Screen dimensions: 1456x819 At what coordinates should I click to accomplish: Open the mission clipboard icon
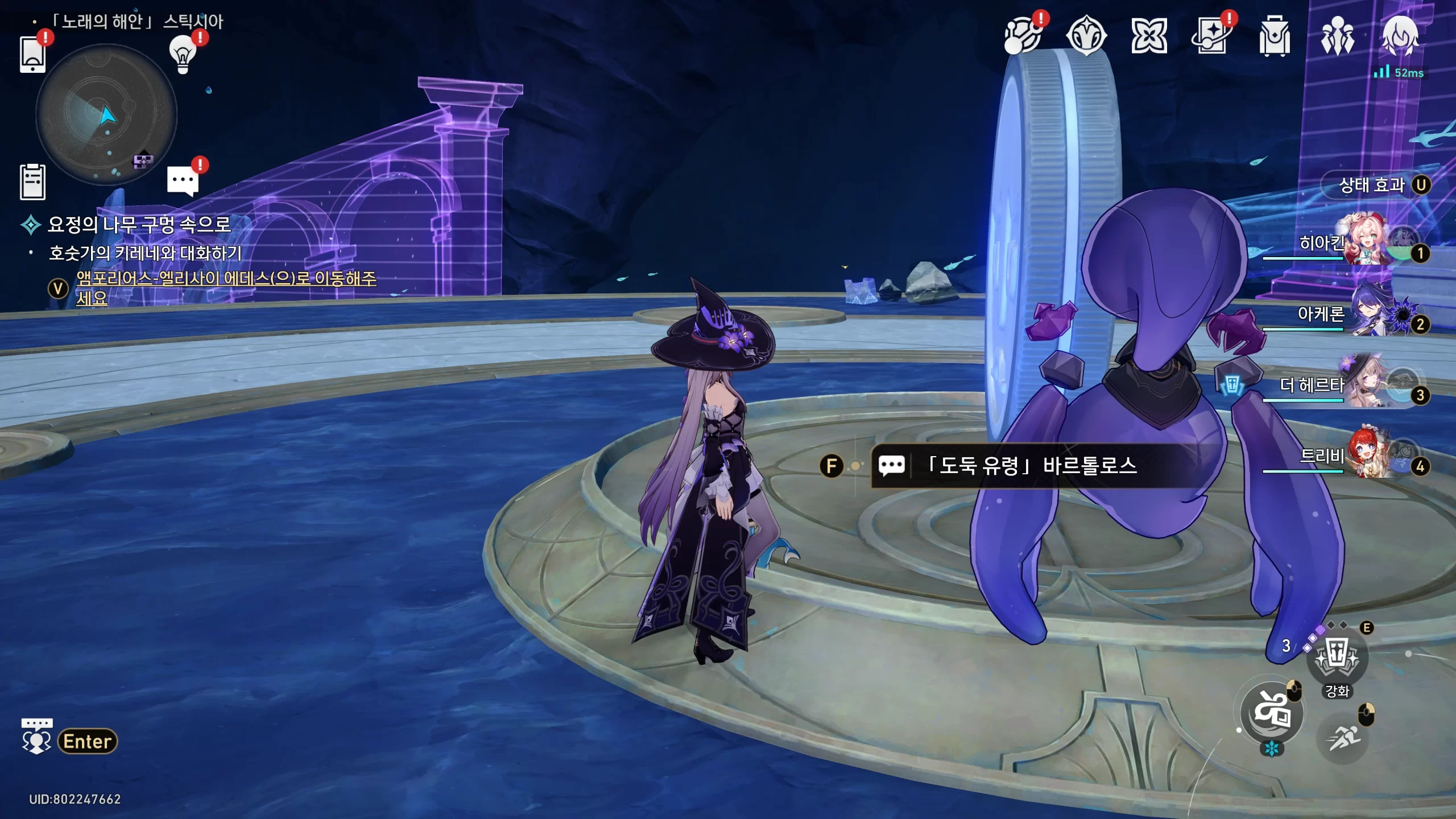[32, 182]
